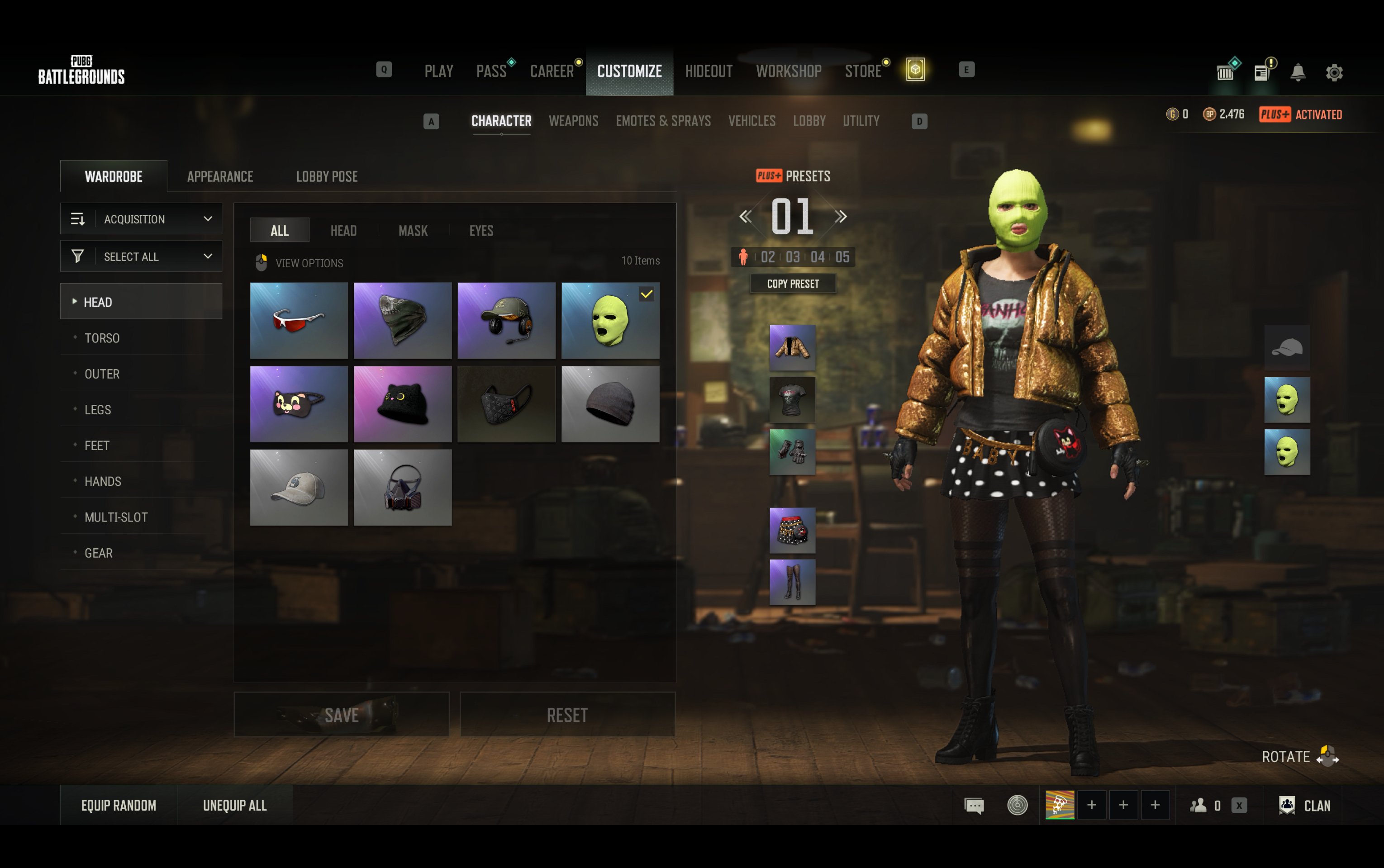This screenshot has width=1384, height=868.
Task: Click the Copy Preset button
Action: 793,284
